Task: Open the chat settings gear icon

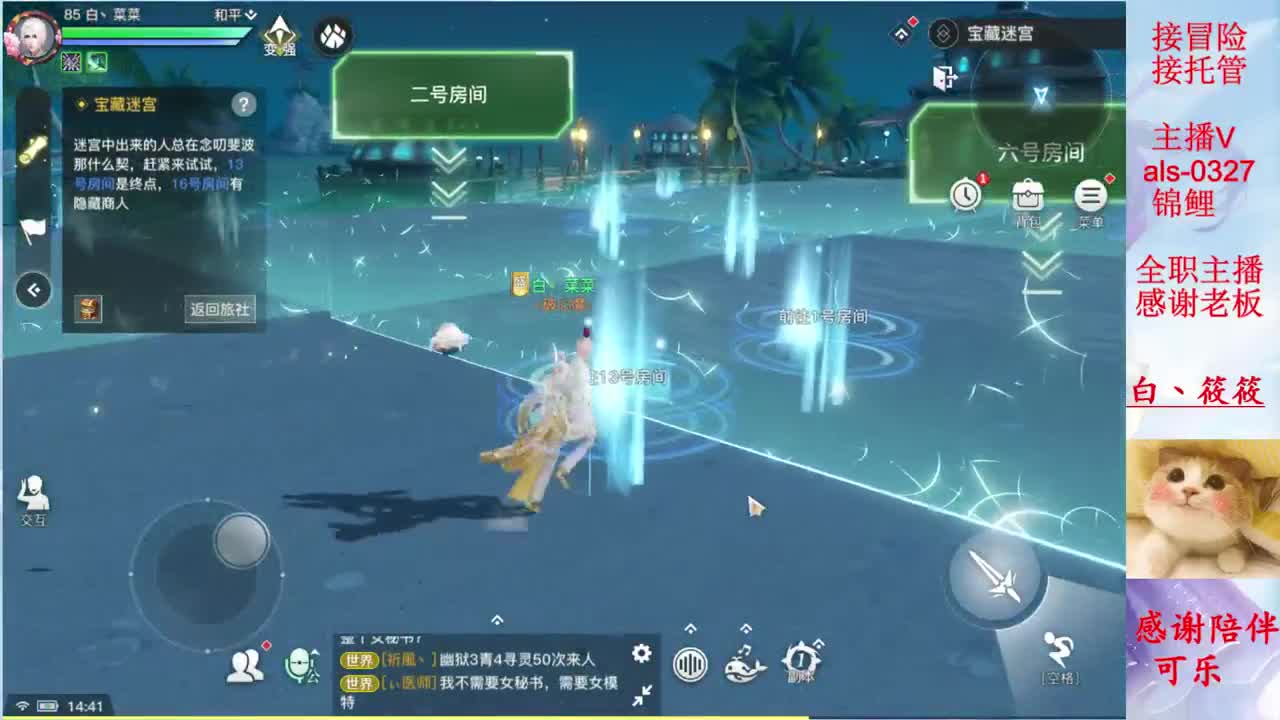Action: click(x=640, y=653)
